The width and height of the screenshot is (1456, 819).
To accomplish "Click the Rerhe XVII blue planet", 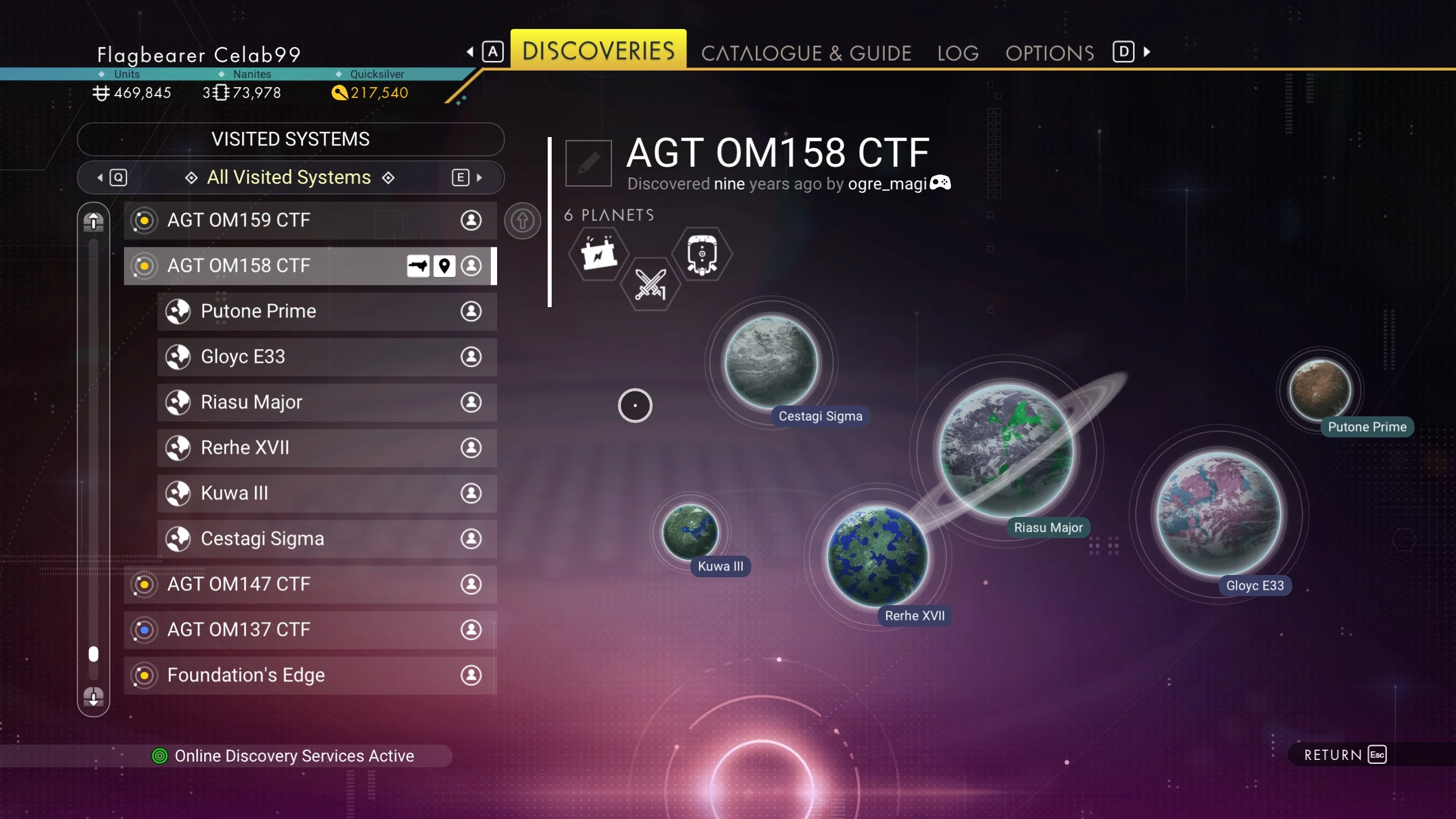I will (x=878, y=556).
